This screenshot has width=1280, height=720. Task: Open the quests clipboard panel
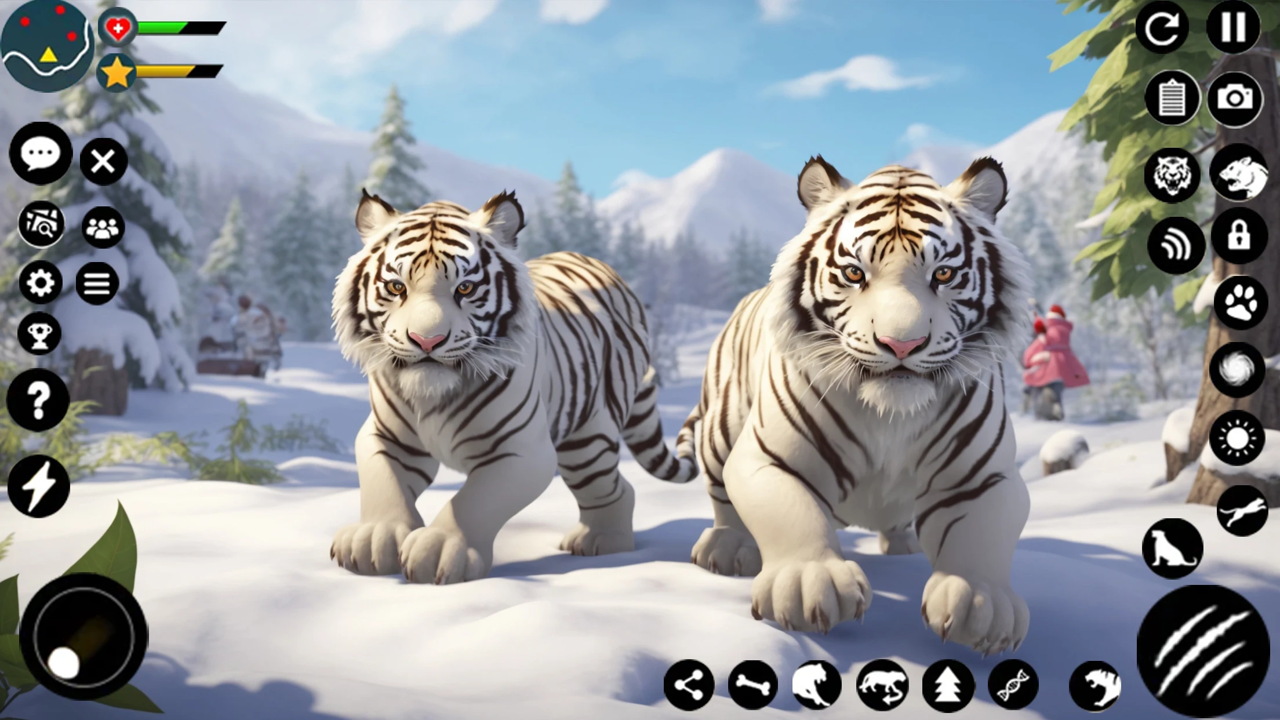coord(1172,99)
